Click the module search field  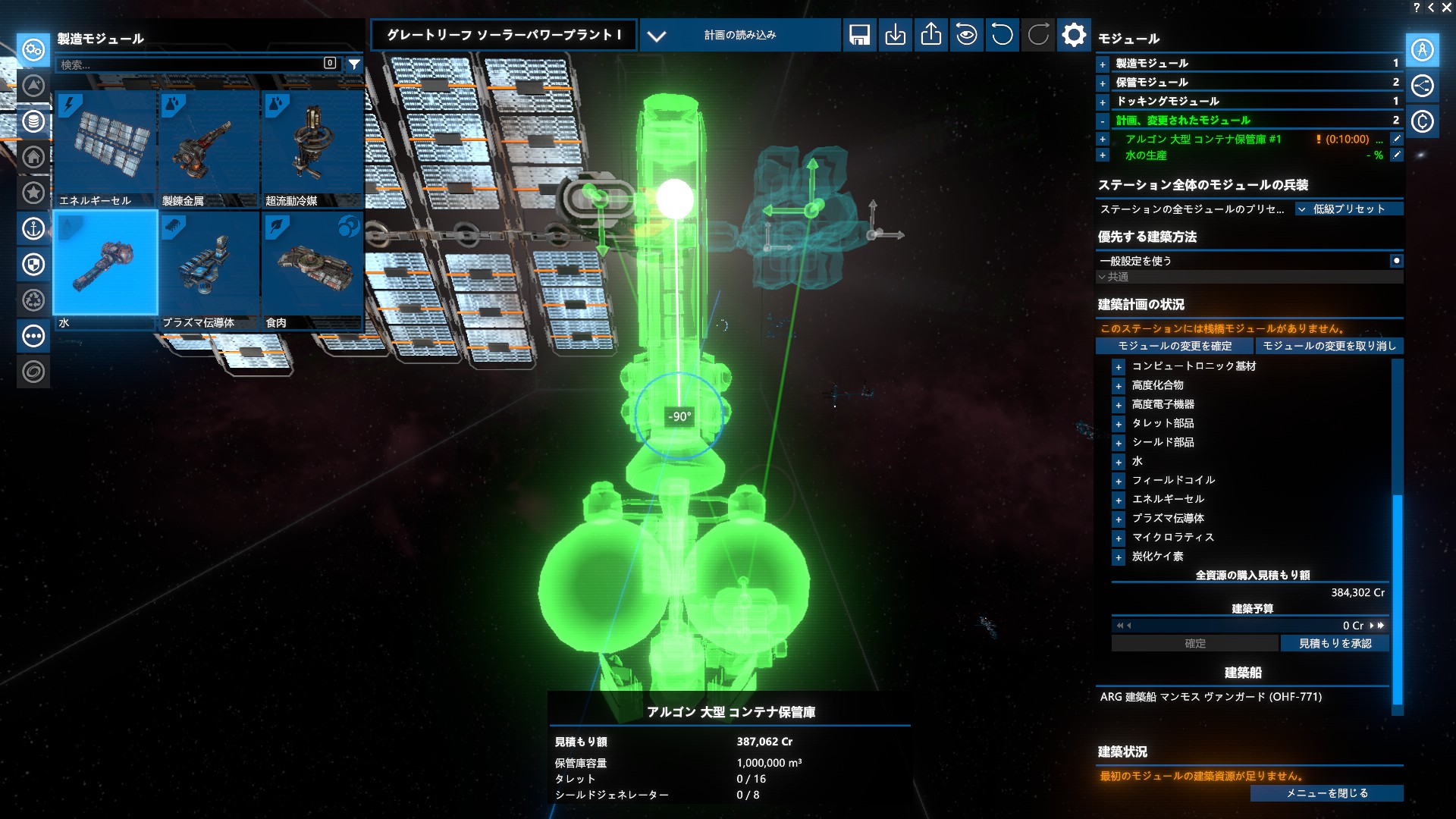pyautogui.click(x=190, y=64)
